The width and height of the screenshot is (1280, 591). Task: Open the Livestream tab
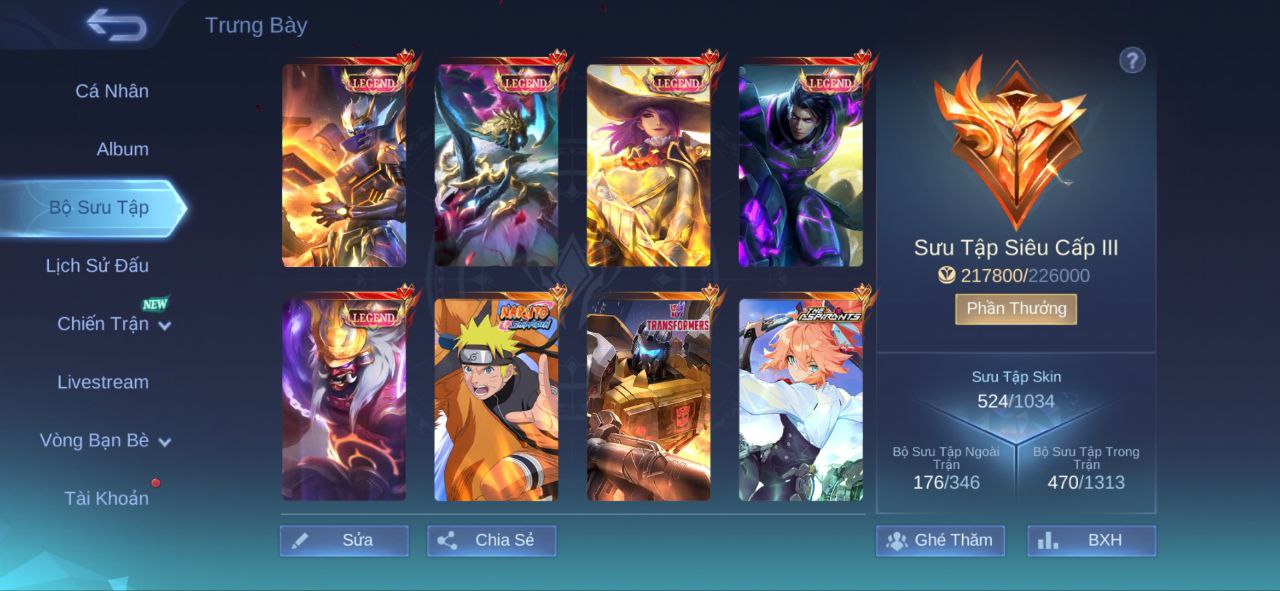(102, 382)
